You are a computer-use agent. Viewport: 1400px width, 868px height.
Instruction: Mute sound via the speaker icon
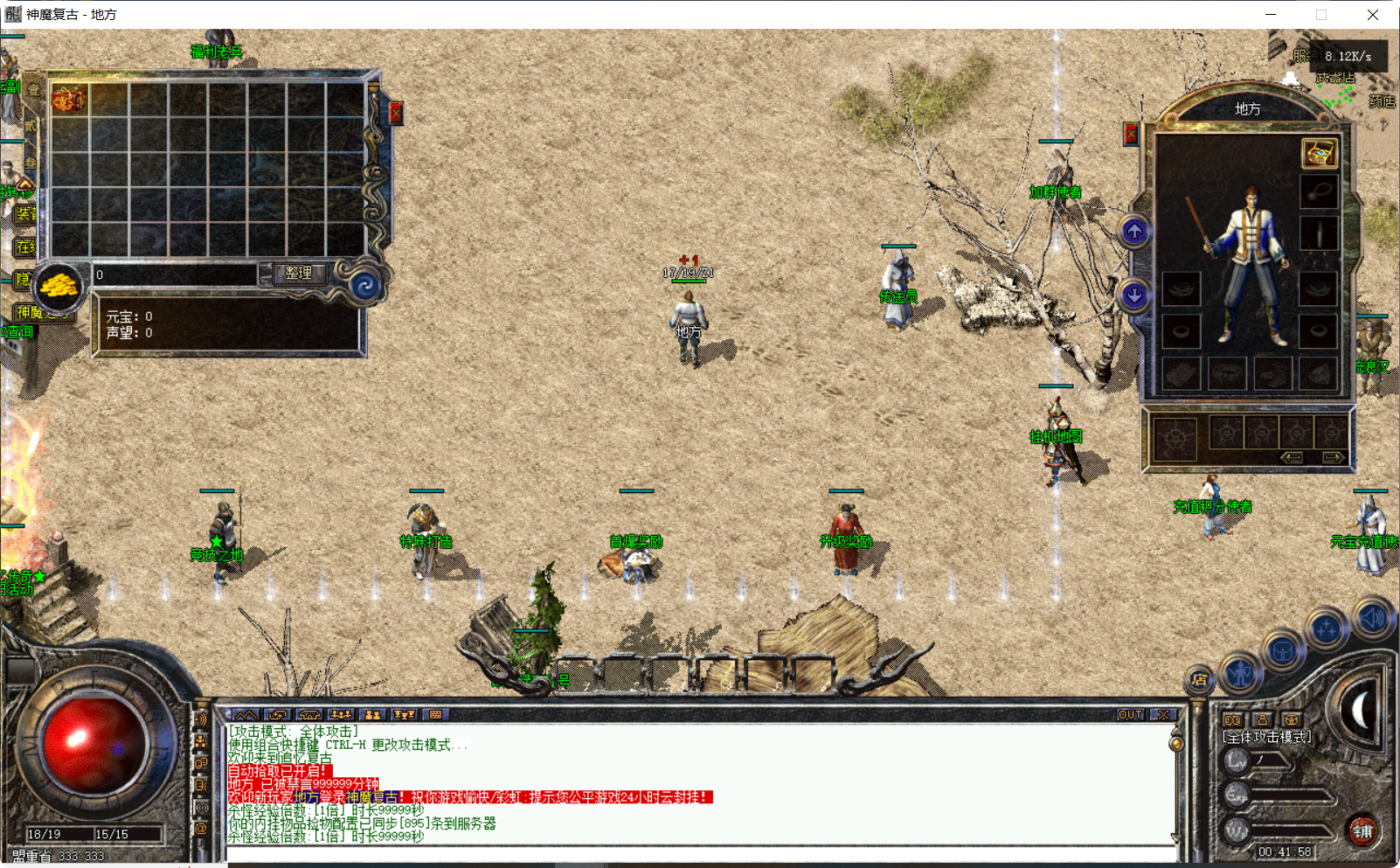(1370, 618)
